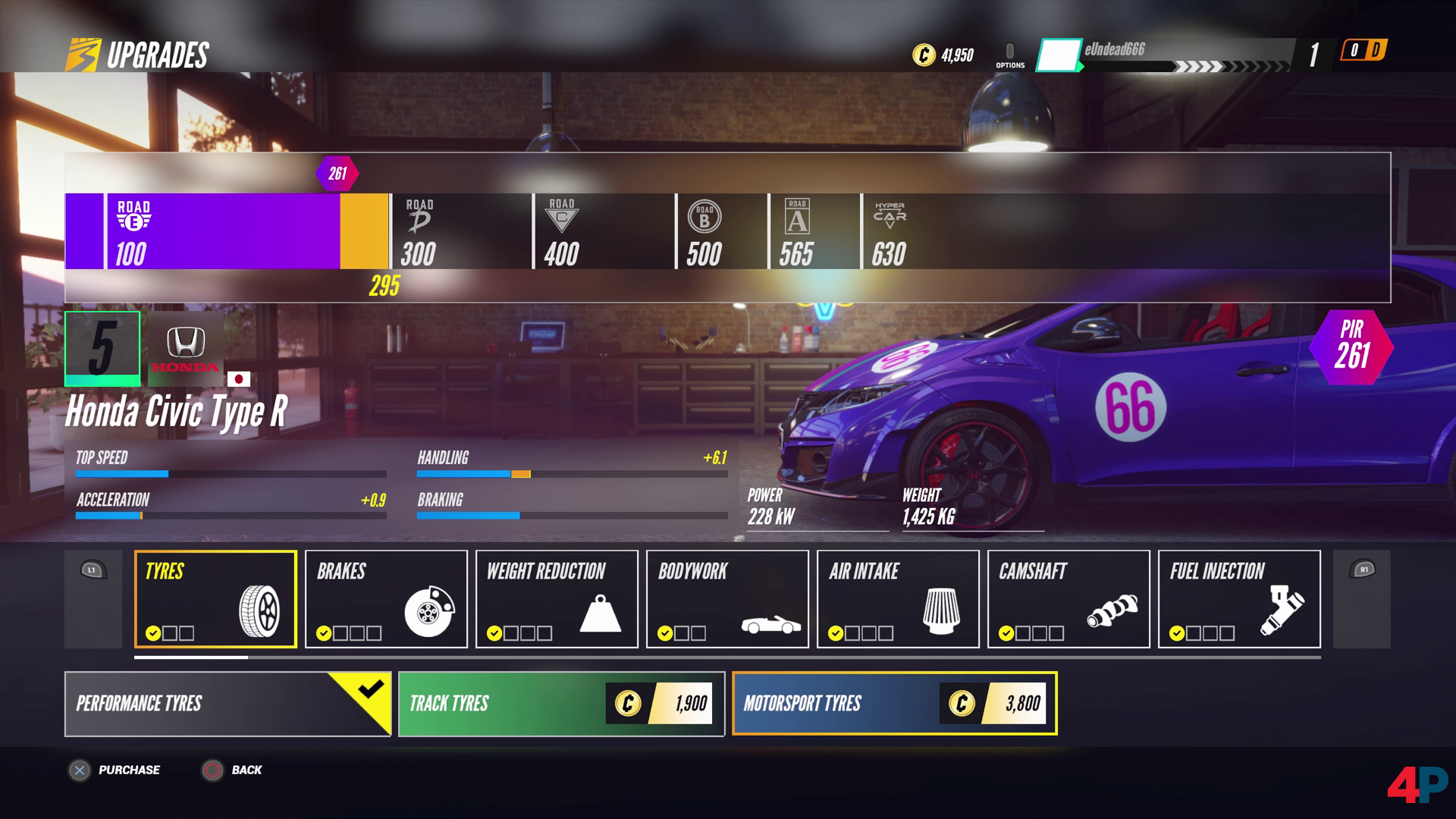Buy Track Tyres for 1,900 credits
The image size is (1456, 819).
click(561, 704)
